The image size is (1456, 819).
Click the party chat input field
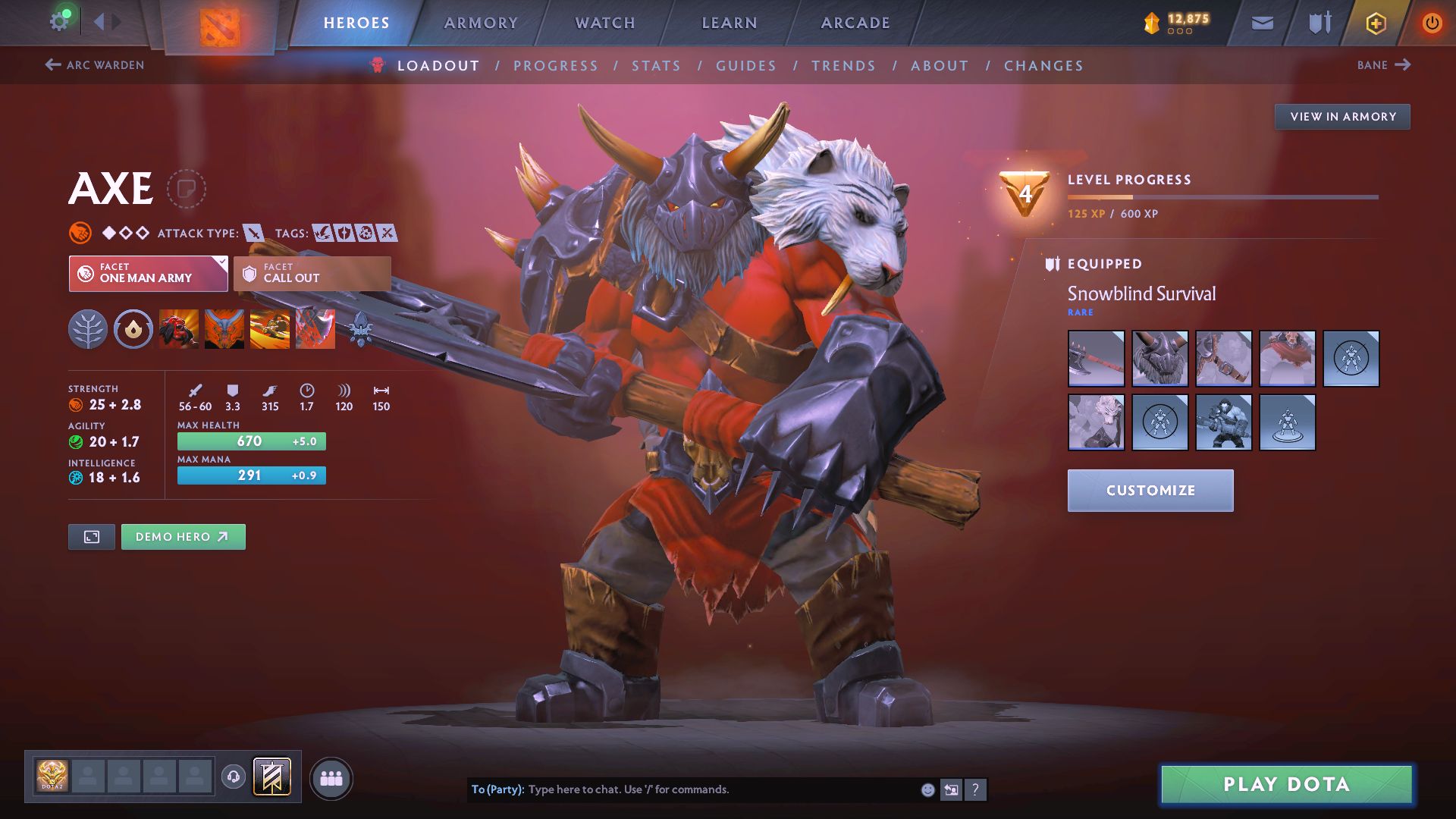720,789
